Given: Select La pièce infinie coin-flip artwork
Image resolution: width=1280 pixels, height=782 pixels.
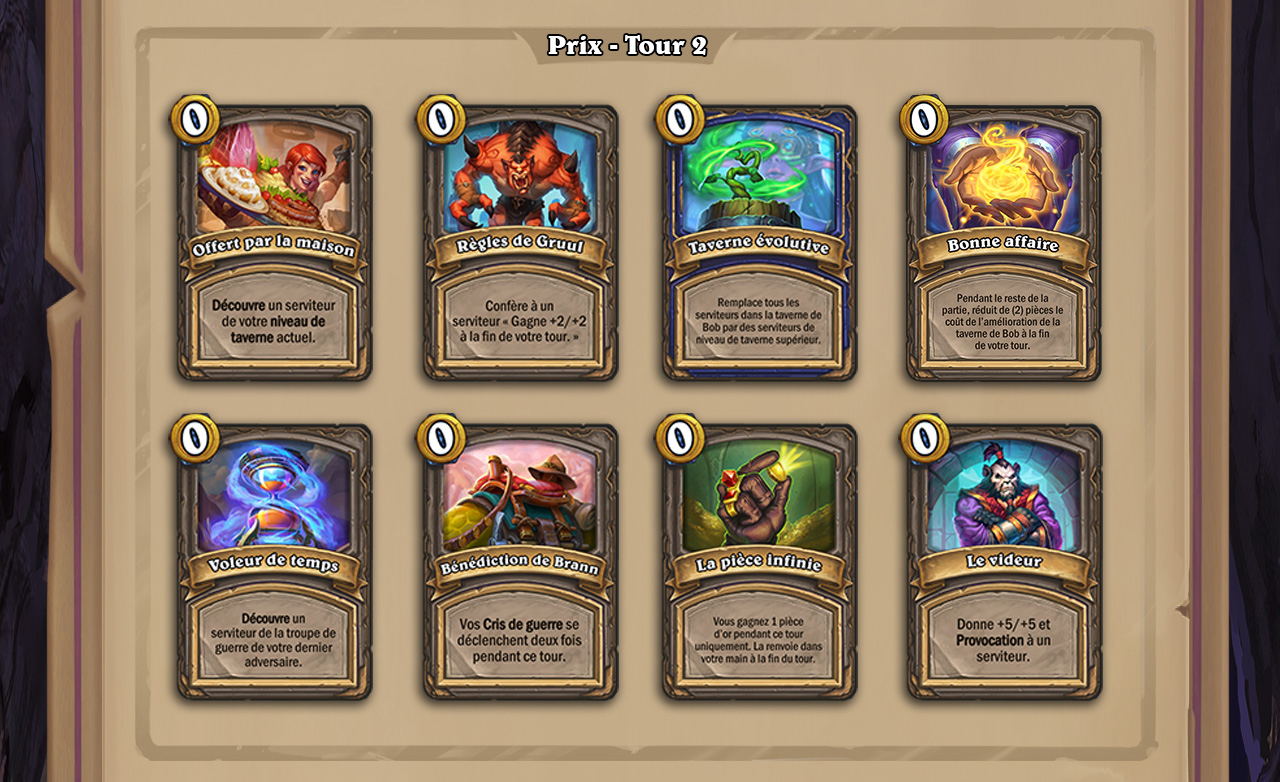Looking at the screenshot, I should click(761, 497).
